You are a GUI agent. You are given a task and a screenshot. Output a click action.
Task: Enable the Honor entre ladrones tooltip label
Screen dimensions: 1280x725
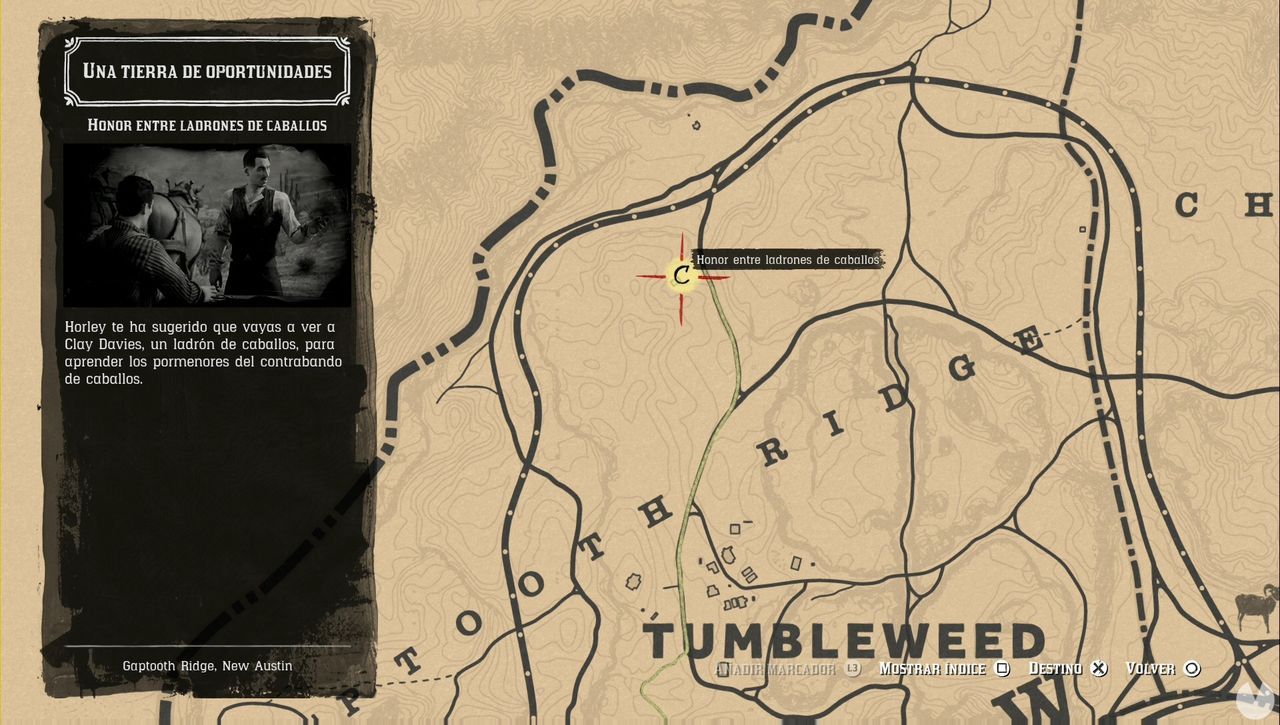tap(786, 260)
